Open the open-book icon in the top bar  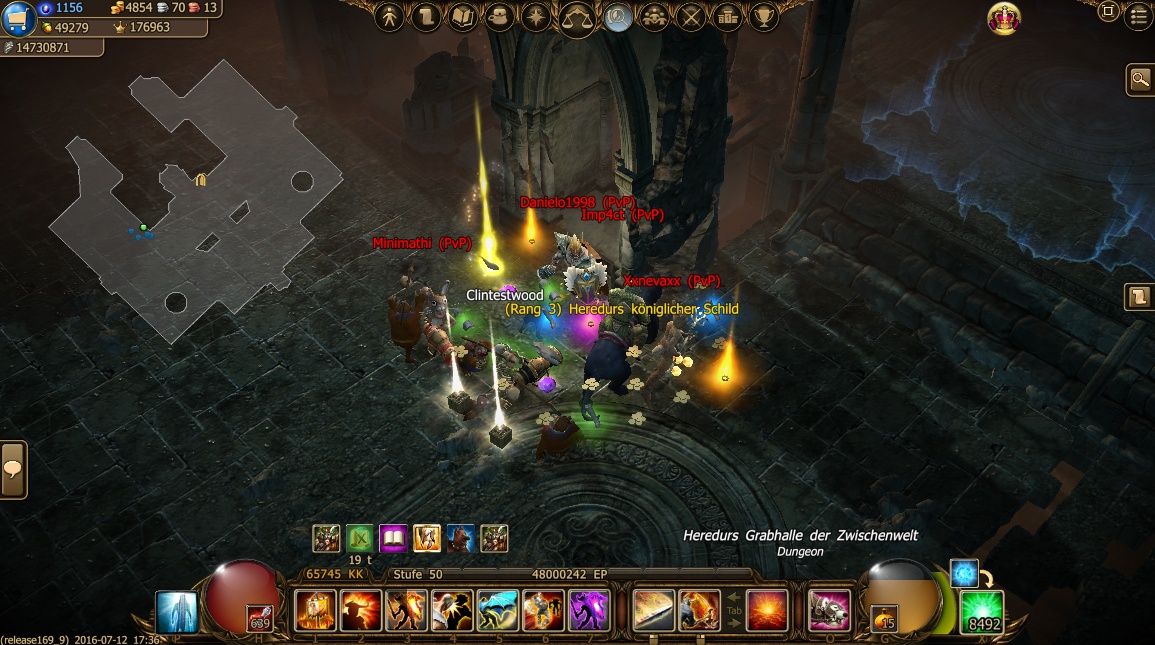tap(463, 17)
